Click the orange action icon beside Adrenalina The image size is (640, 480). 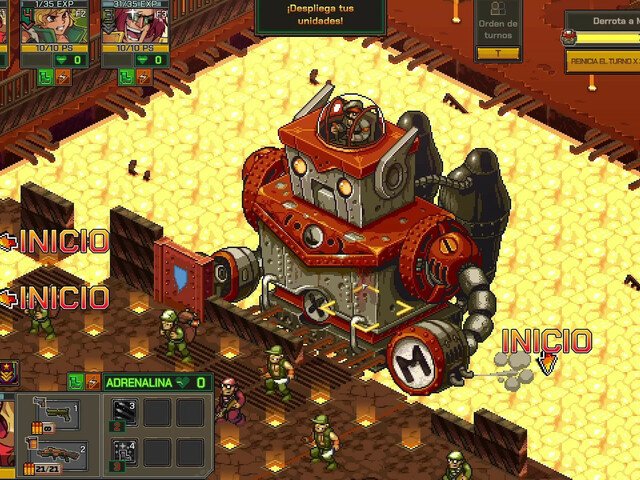92,381
